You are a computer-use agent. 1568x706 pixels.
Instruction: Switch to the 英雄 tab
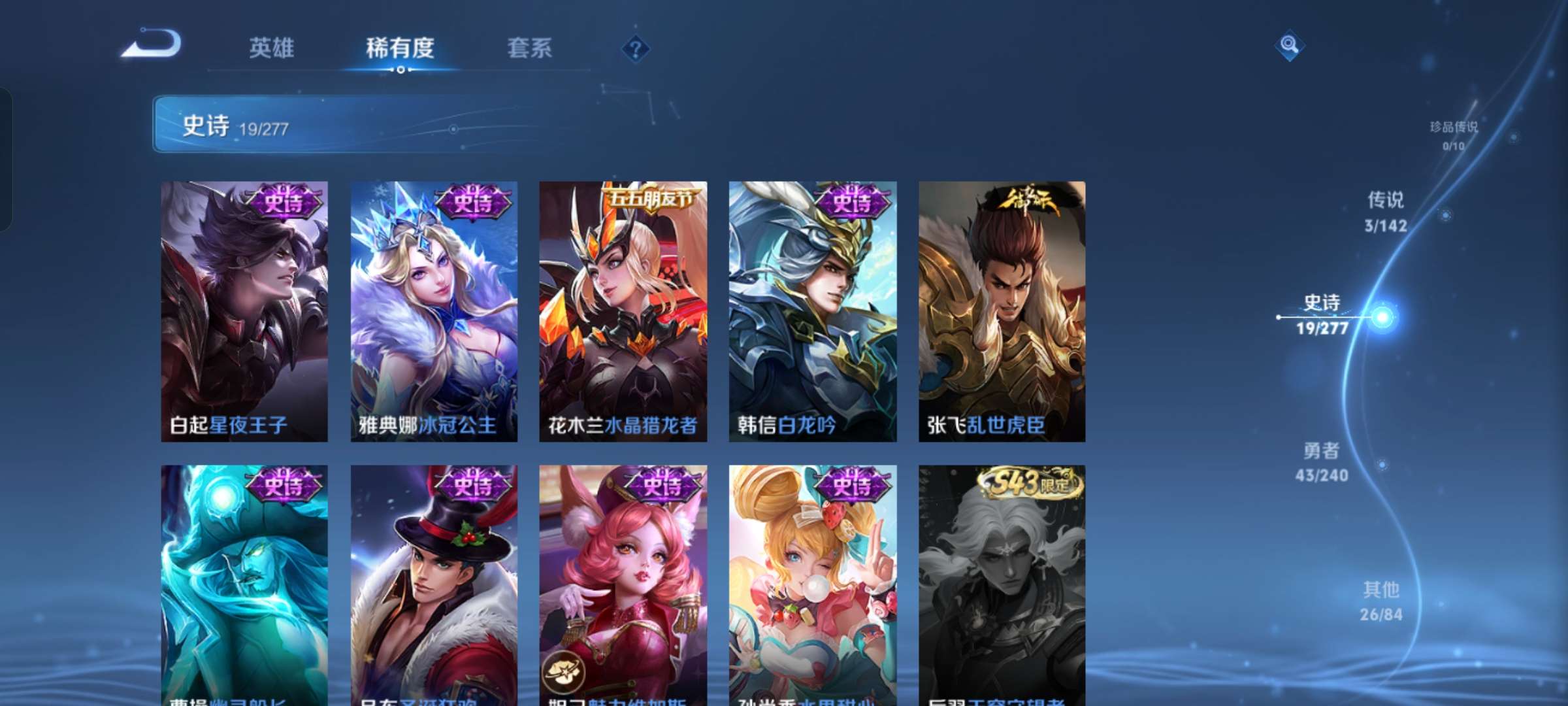coord(272,48)
